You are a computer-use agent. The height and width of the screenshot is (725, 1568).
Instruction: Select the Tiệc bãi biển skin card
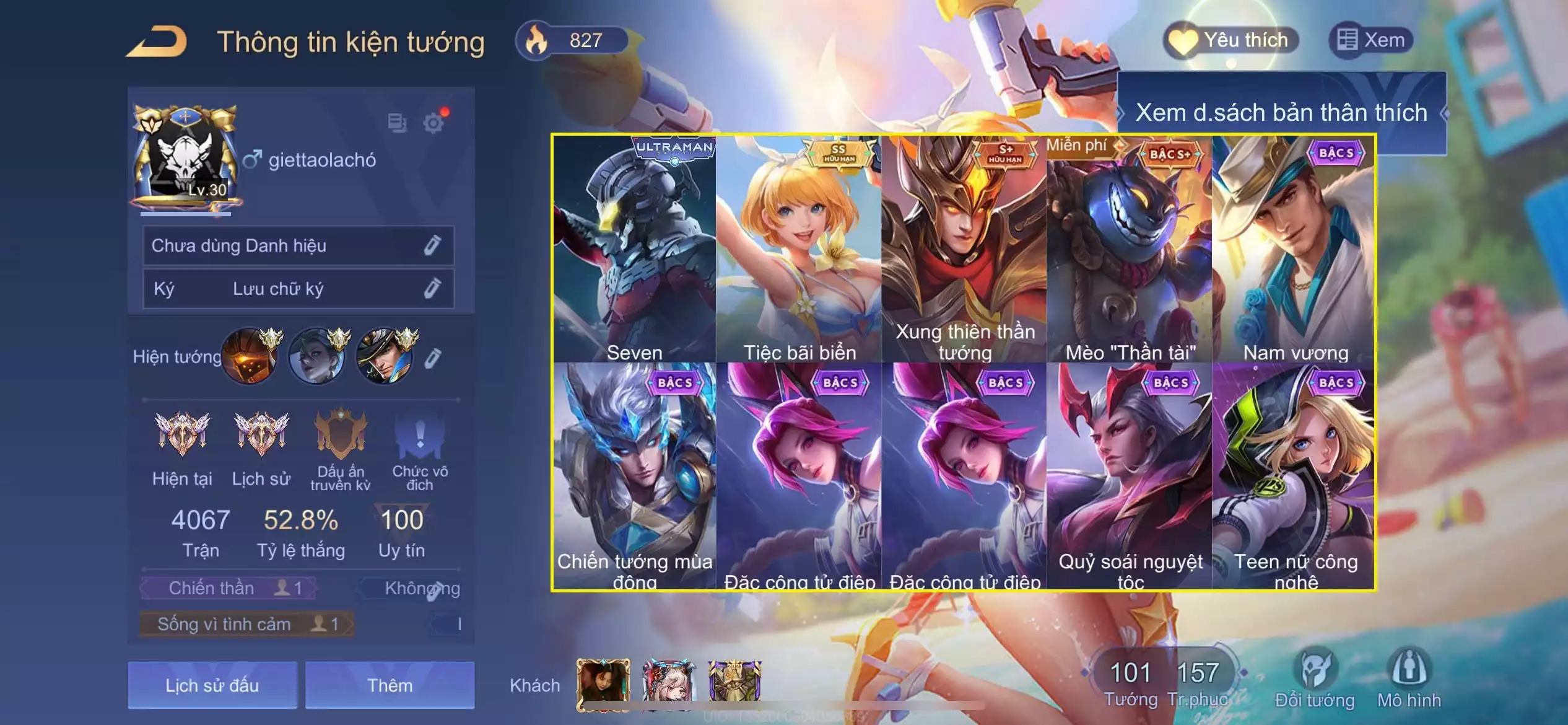799,249
